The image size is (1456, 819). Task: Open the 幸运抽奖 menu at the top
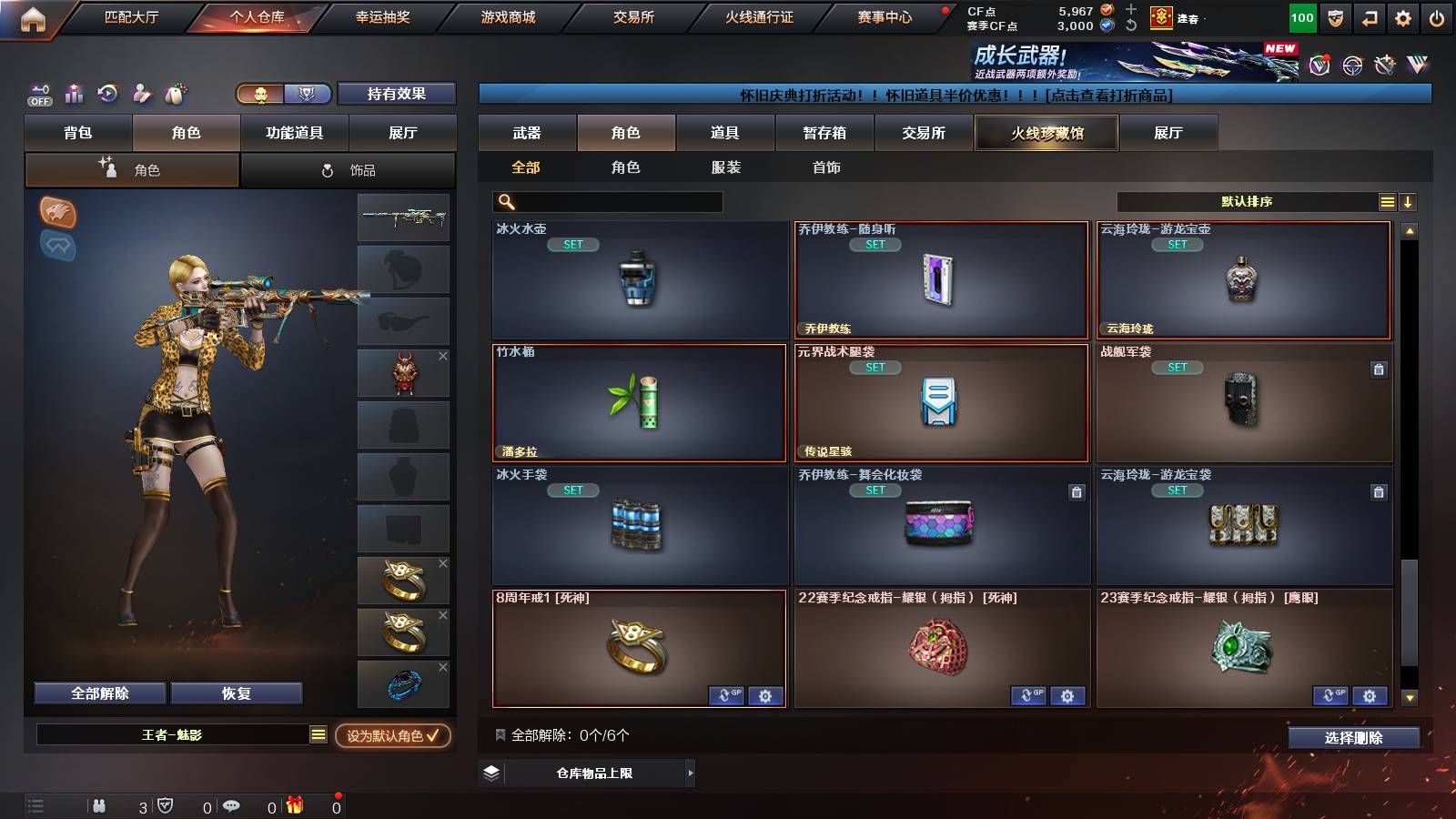387,15
